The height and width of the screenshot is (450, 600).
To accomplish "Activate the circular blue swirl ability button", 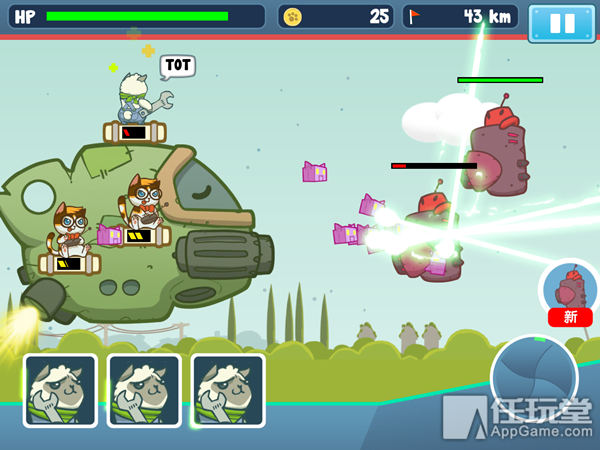I will [x=533, y=378].
